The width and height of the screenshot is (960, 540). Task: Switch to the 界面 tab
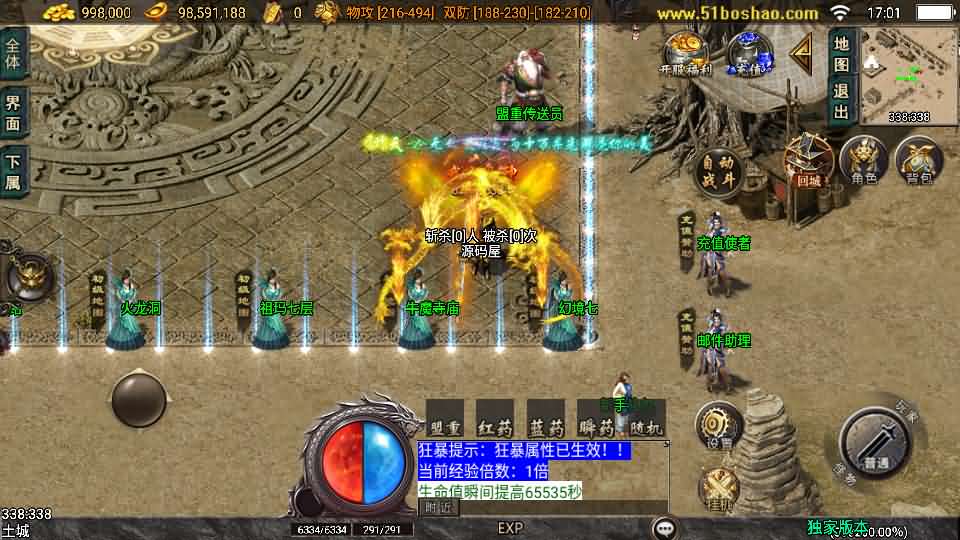pyautogui.click(x=13, y=113)
